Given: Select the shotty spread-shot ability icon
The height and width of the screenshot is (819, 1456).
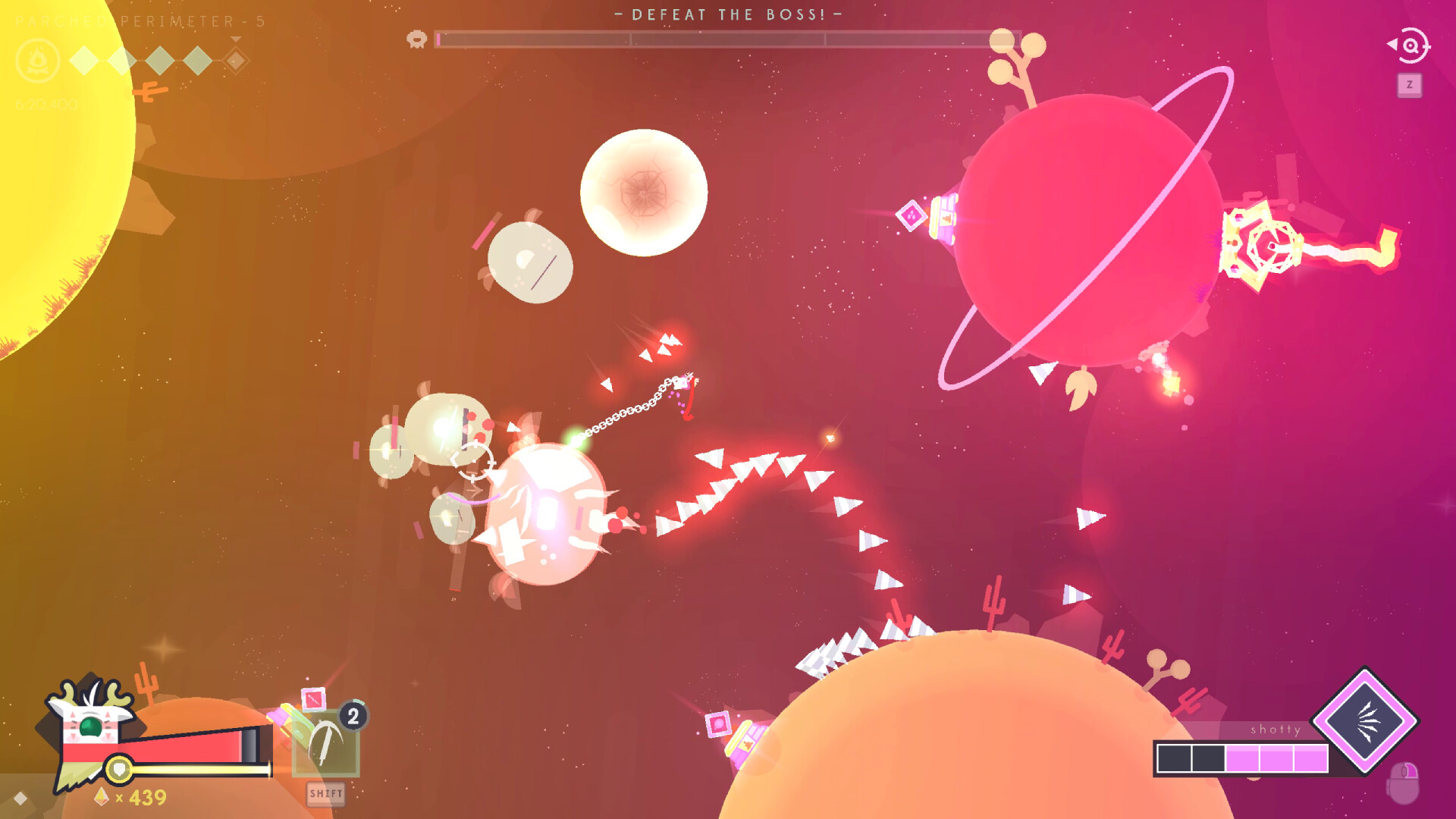Looking at the screenshot, I should 1365,722.
